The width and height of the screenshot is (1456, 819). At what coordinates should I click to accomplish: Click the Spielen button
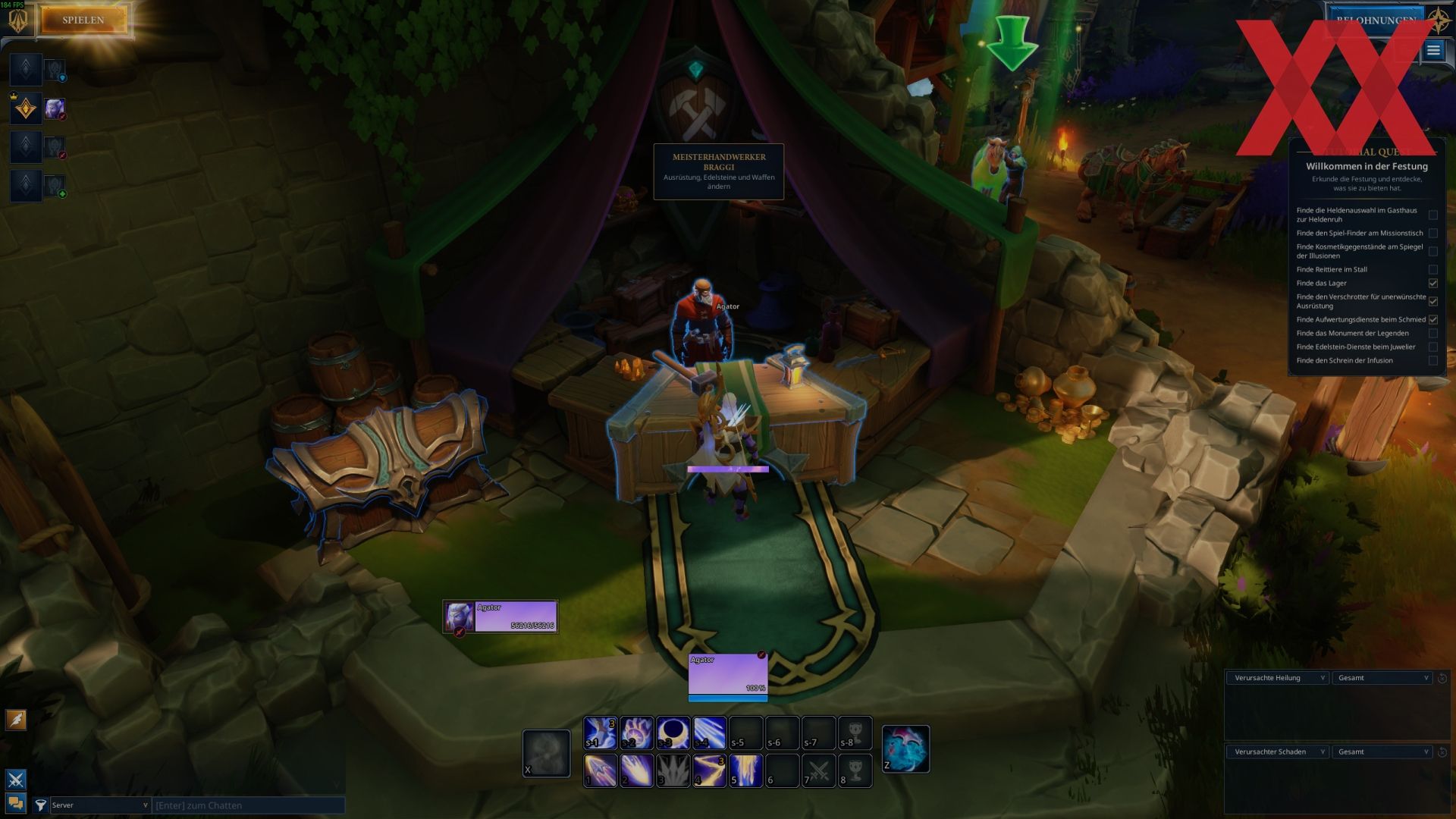coord(83,20)
